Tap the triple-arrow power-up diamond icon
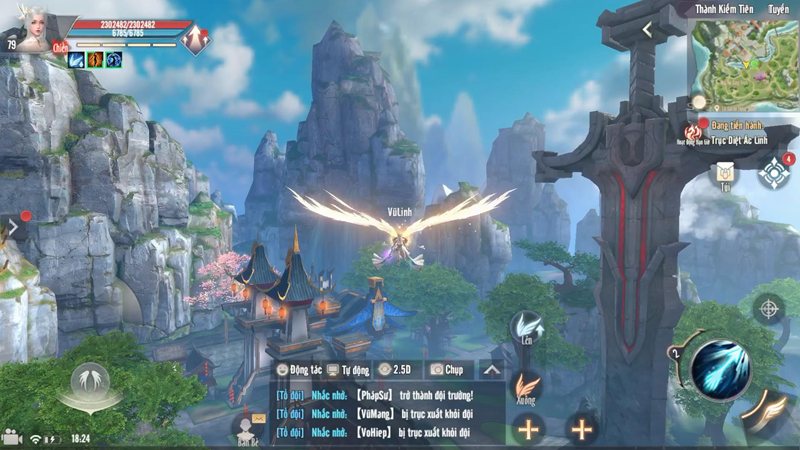800x450 pixels. point(196,39)
